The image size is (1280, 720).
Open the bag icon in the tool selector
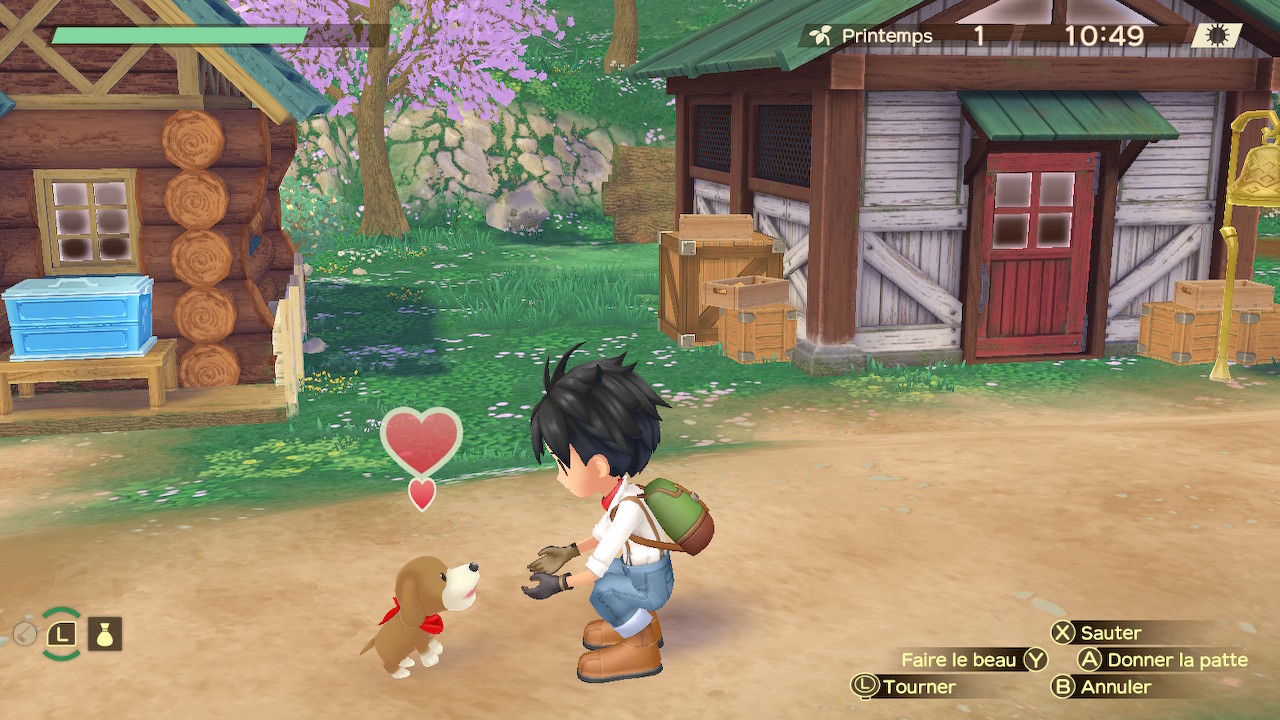105,634
